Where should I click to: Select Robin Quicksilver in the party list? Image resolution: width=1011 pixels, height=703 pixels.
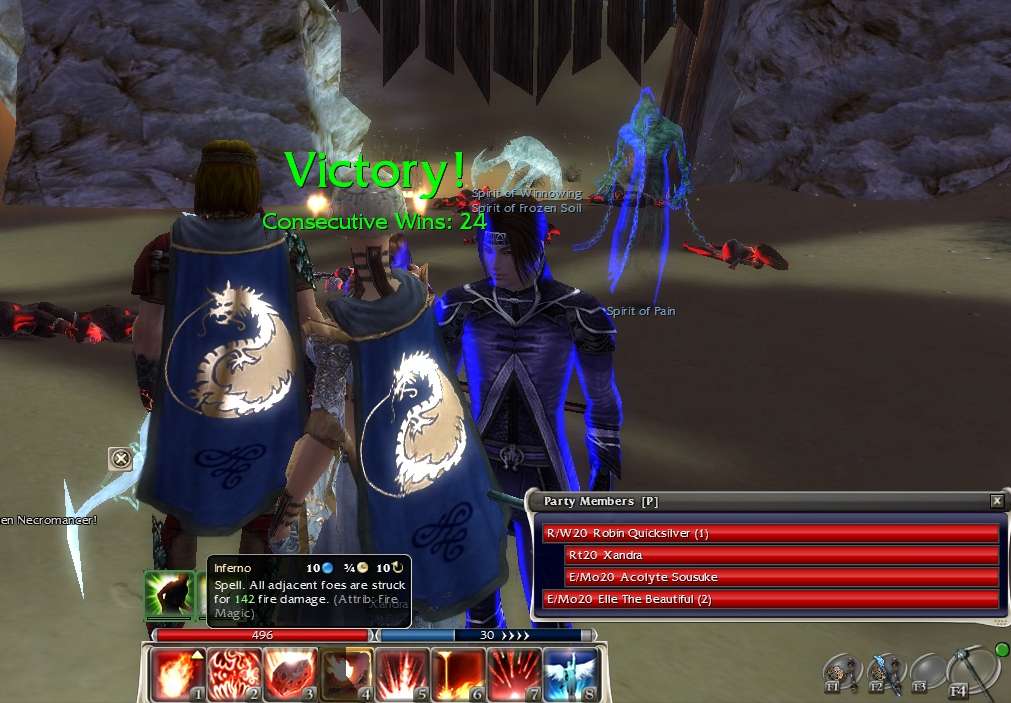770,534
